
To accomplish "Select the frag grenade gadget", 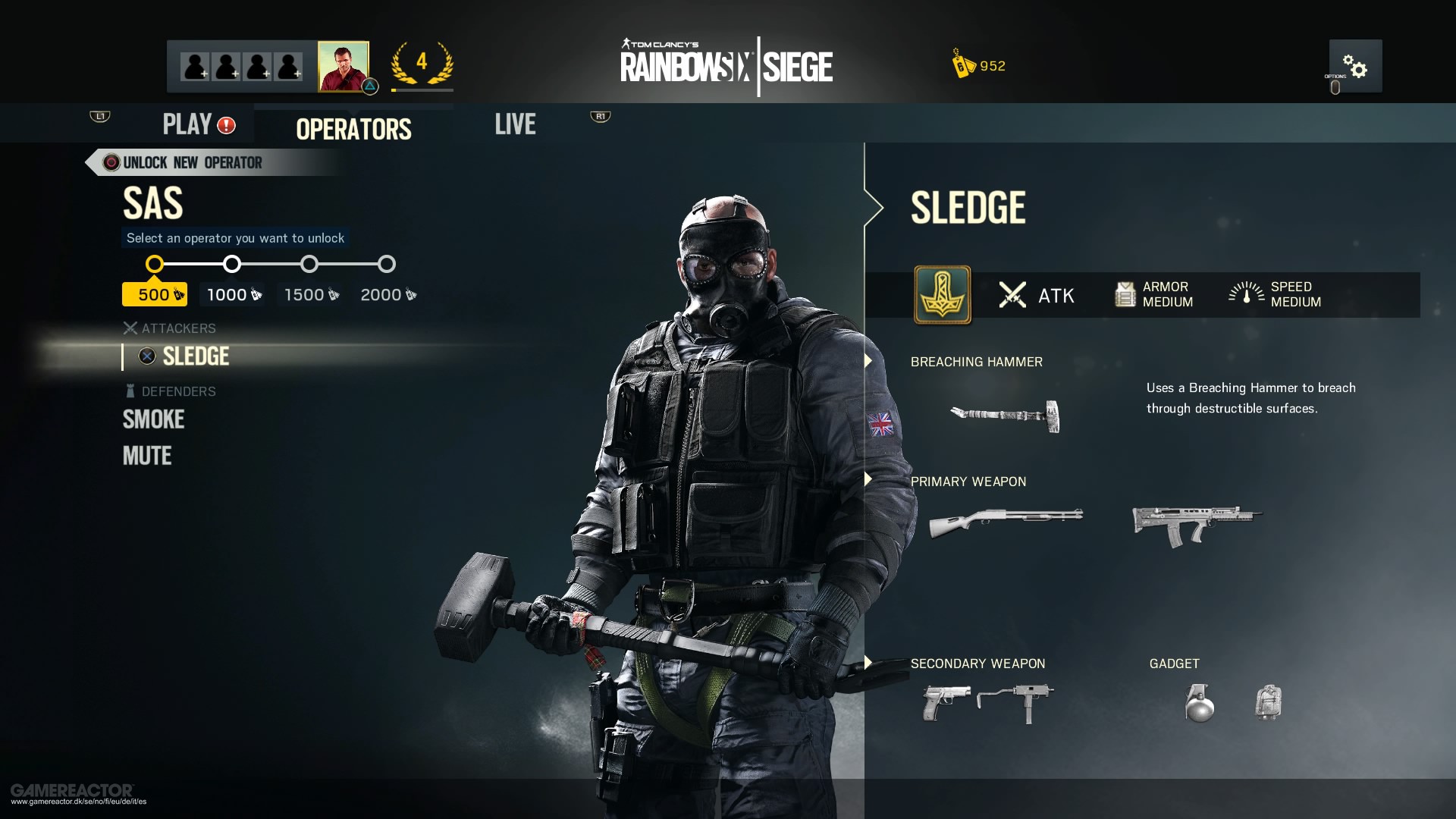I will point(1200,703).
